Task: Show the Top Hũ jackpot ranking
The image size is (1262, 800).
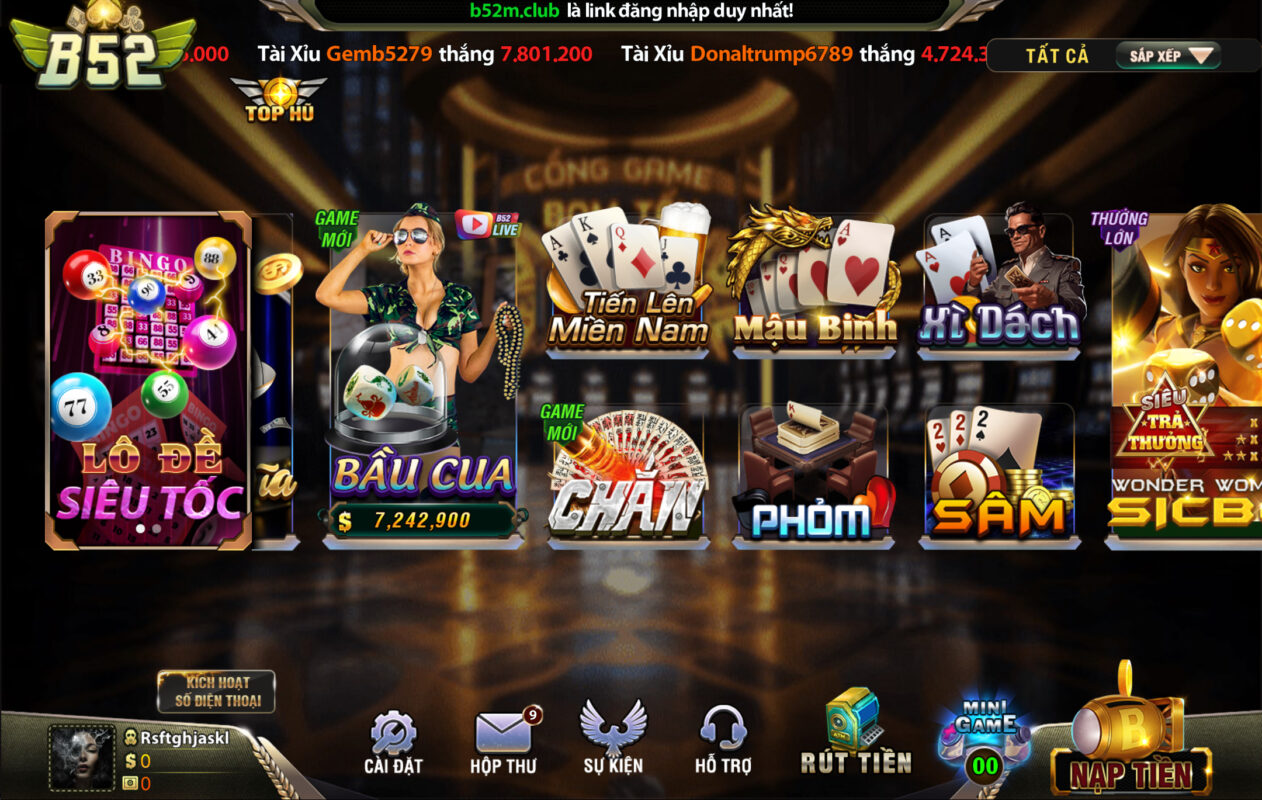Action: tap(279, 100)
